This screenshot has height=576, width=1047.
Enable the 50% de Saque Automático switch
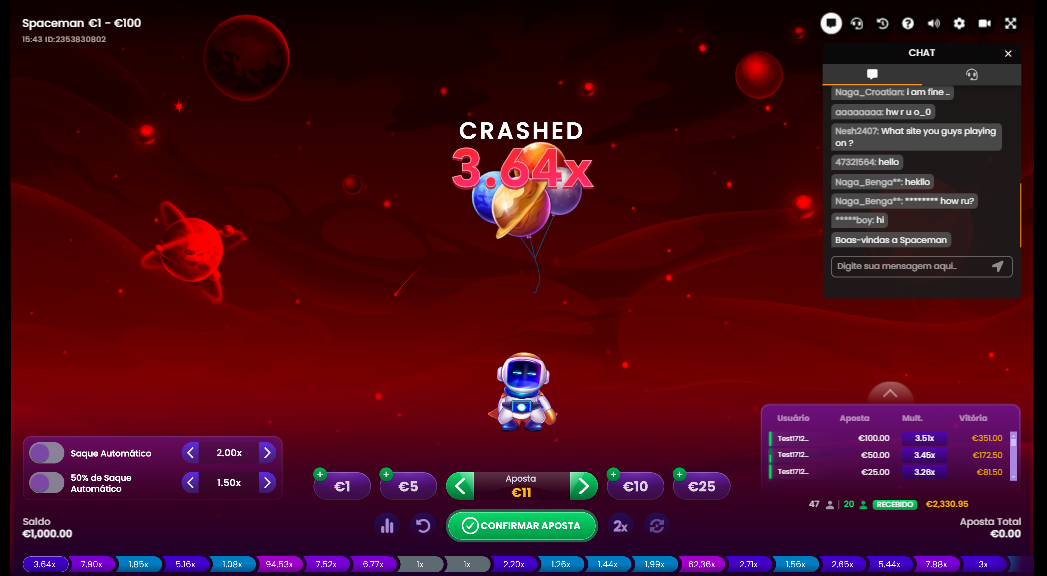pos(46,483)
